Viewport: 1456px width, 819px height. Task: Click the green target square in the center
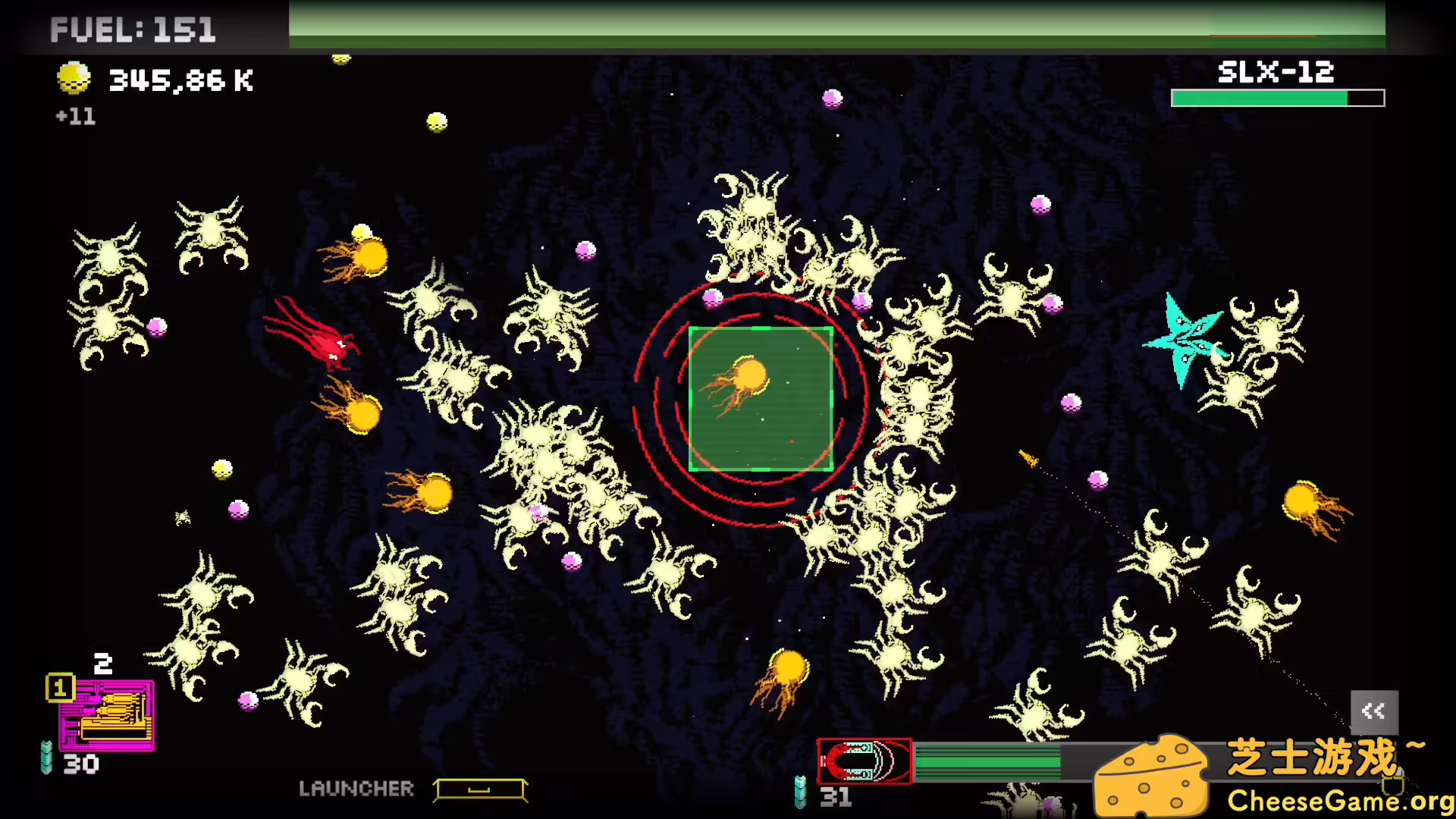[761, 400]
